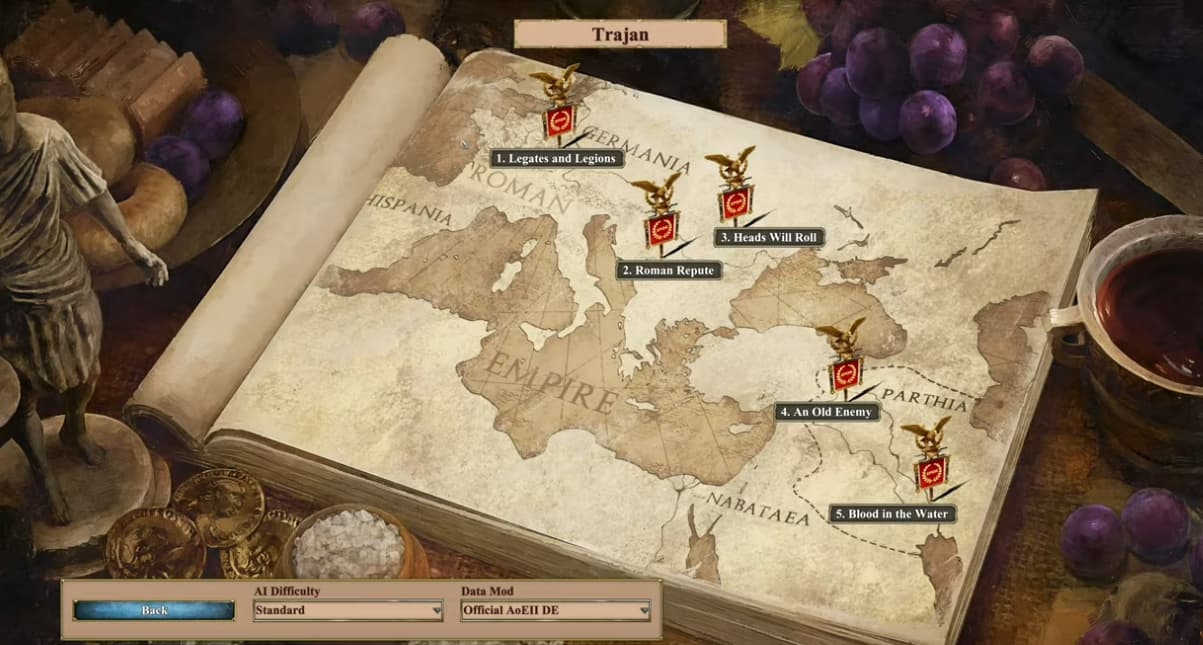This screenshot has height=645, width=1203.
Task: Choose the Roman Repute mission
Action: pos(669,270)
